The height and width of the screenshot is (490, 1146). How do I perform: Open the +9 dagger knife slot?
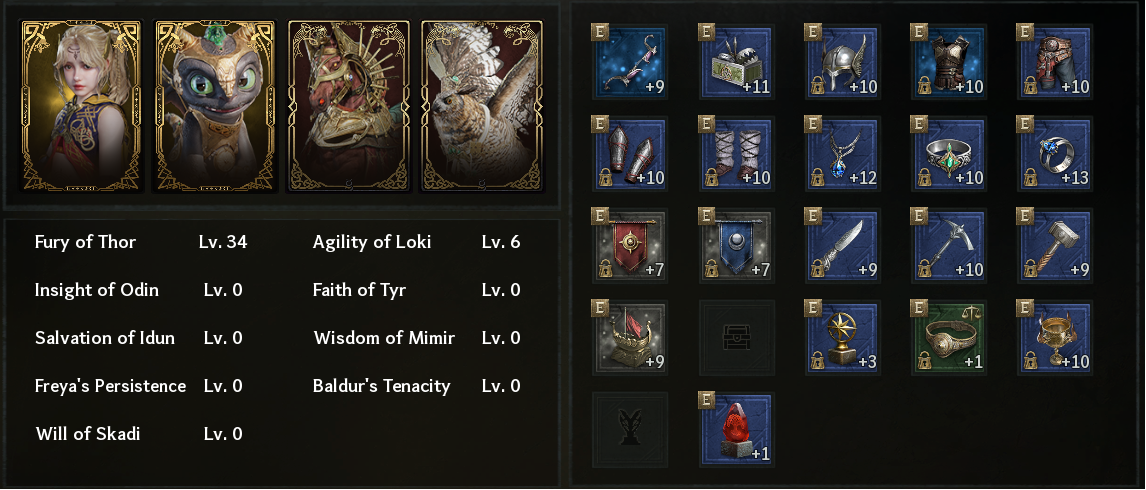[842, 246]
